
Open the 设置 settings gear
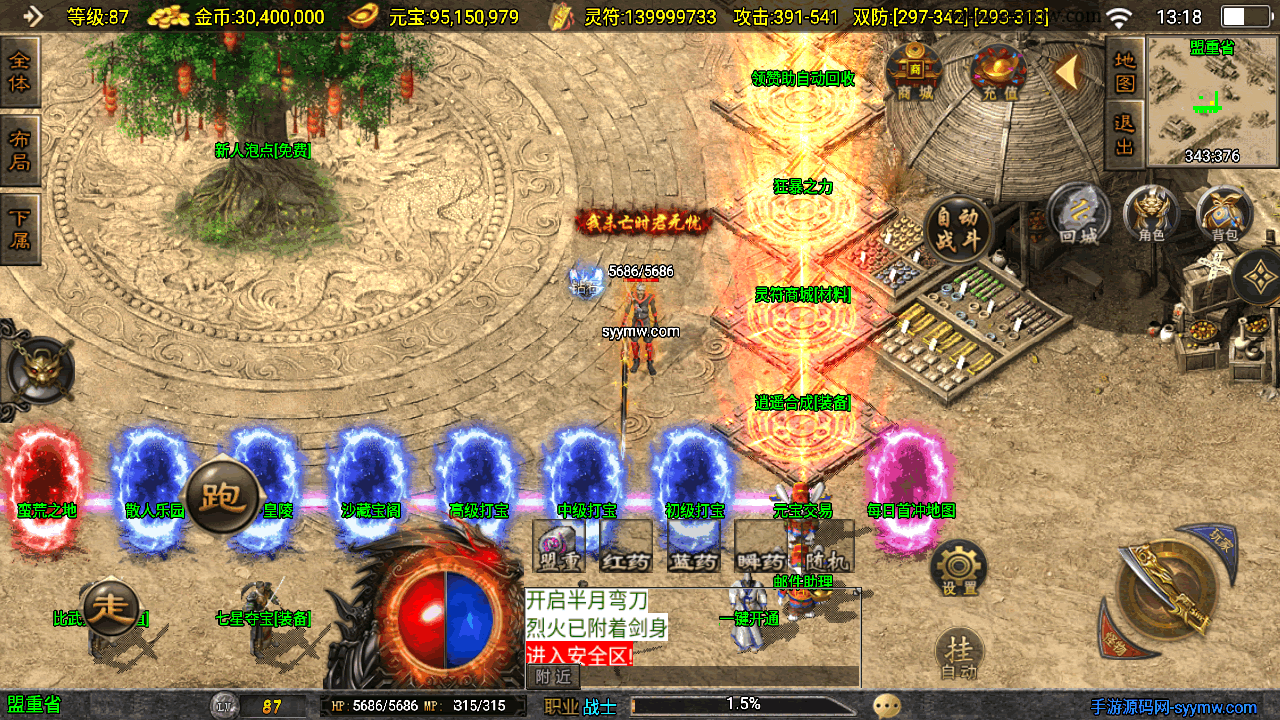958,569
